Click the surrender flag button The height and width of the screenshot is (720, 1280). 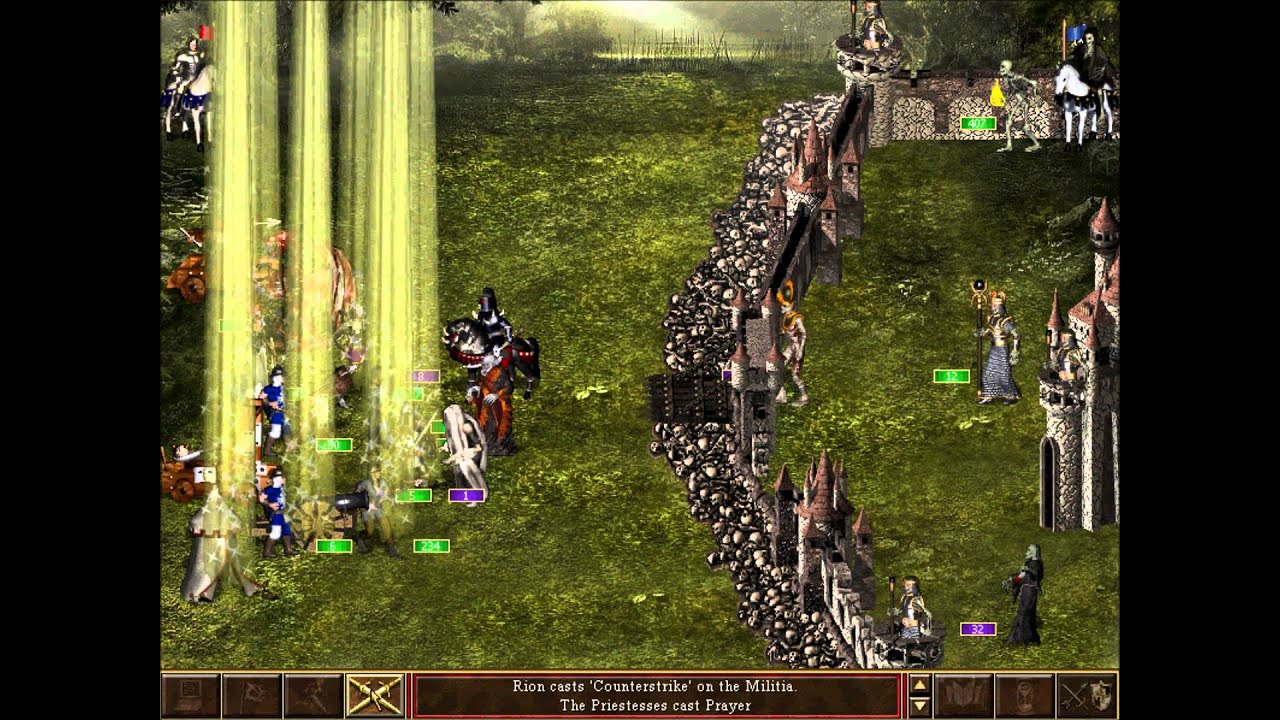(251, 695)
